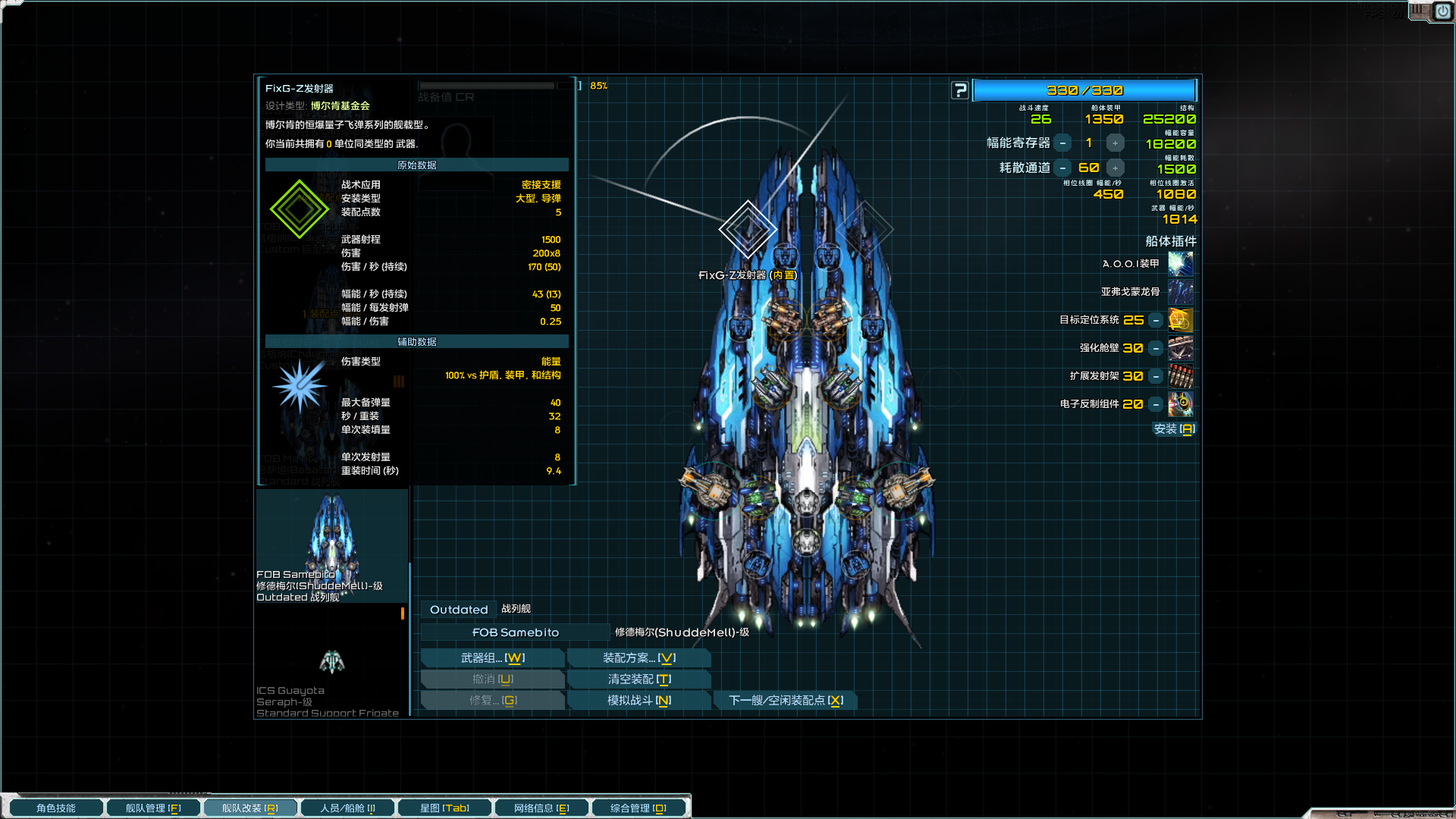Select the 亚弗戈蒙龙骨 hull mod icon

point(1181,291)
